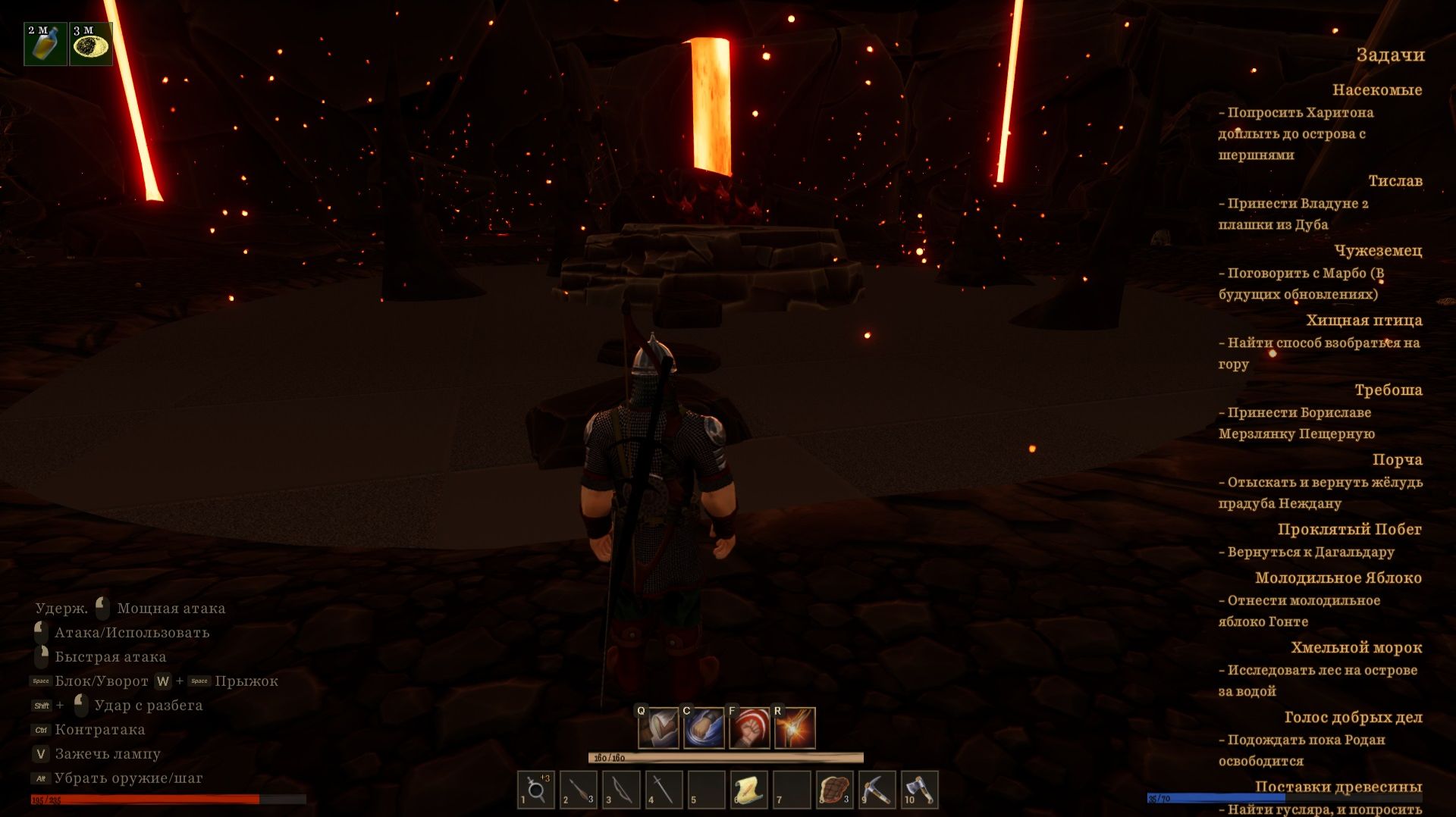The height and width of the screenshot is (817, 1456).
Task: Open the Задачи quest tracker header
Action: (x=1390, y=55)
